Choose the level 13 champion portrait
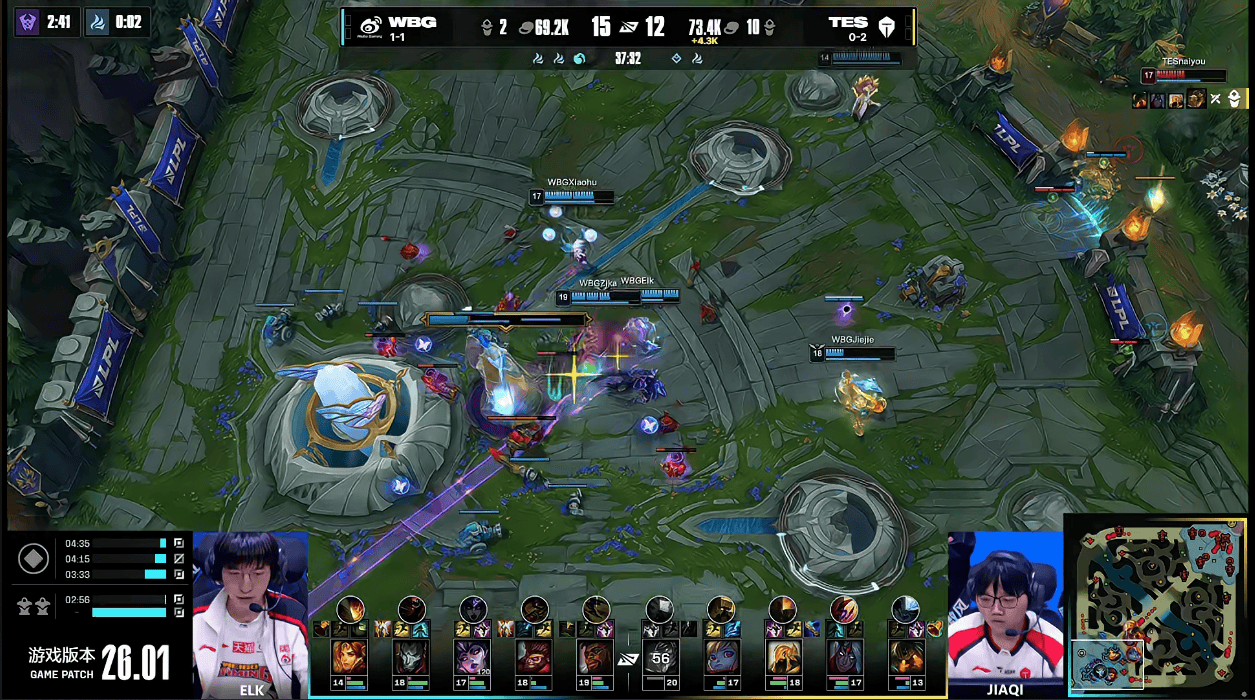Screen dimensions: 1255x700 pyautogui.click(x=907, y=657)
